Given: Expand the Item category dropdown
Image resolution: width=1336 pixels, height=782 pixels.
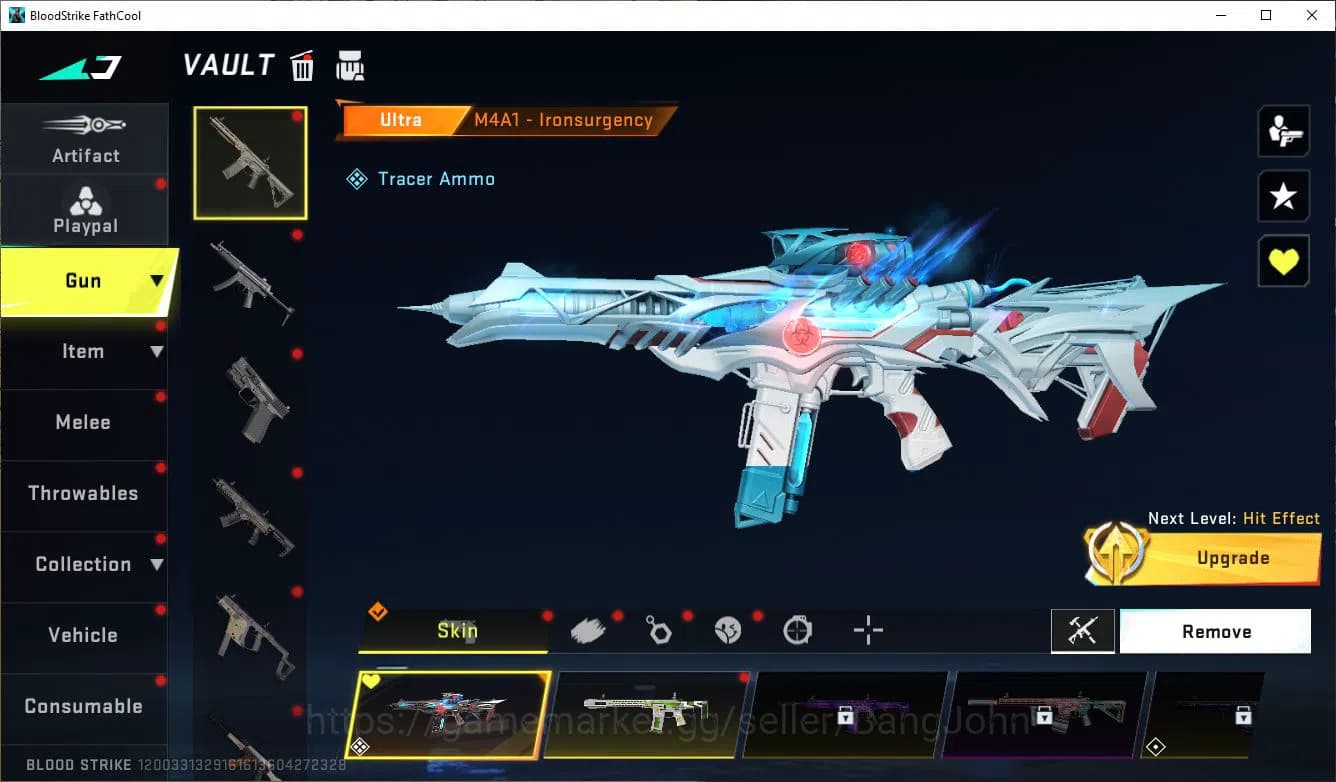Looking at the screenshot, I should click(157, 351).
